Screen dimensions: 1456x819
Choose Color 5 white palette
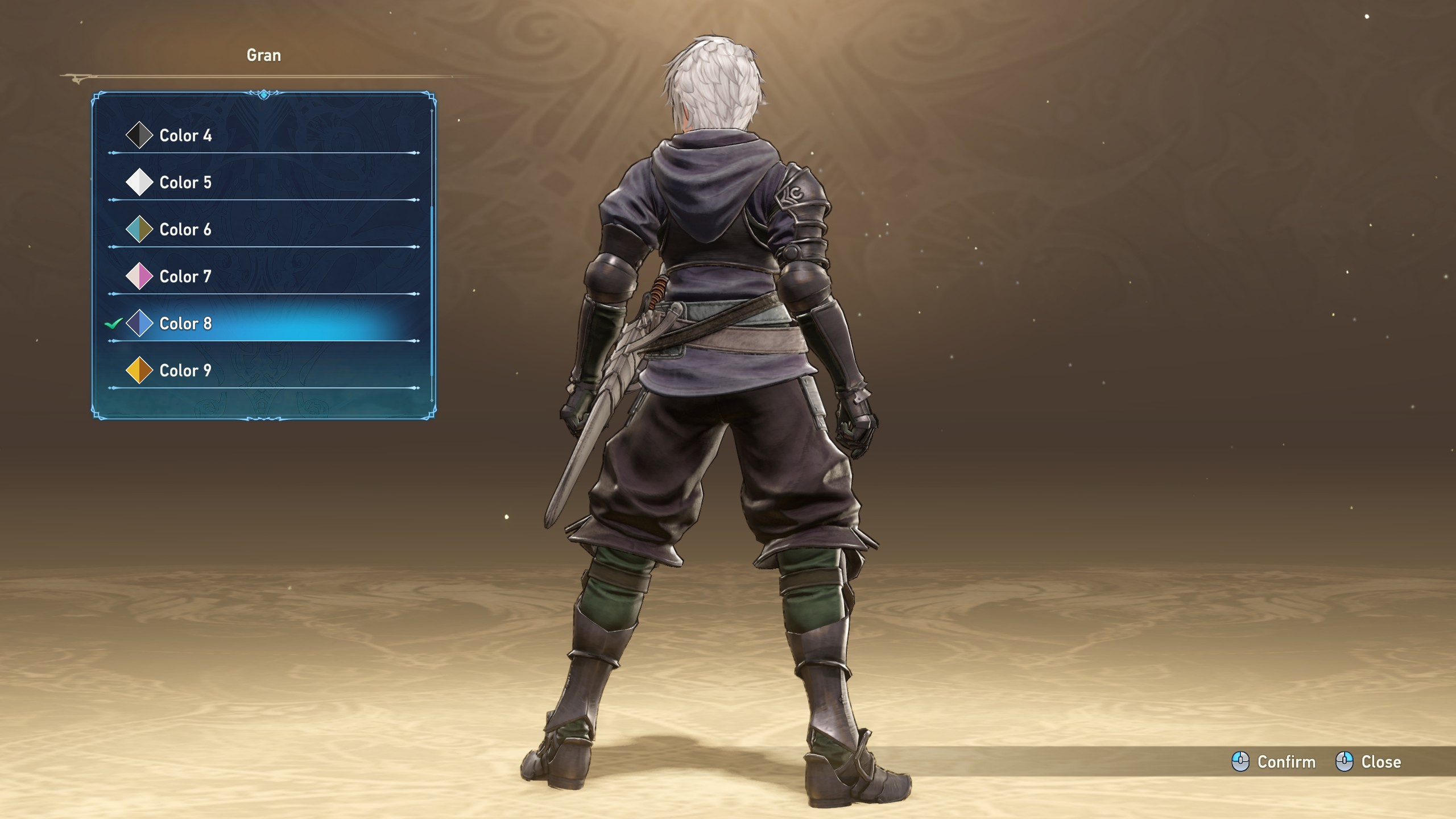pyautogui.click(x=185, y=183)
